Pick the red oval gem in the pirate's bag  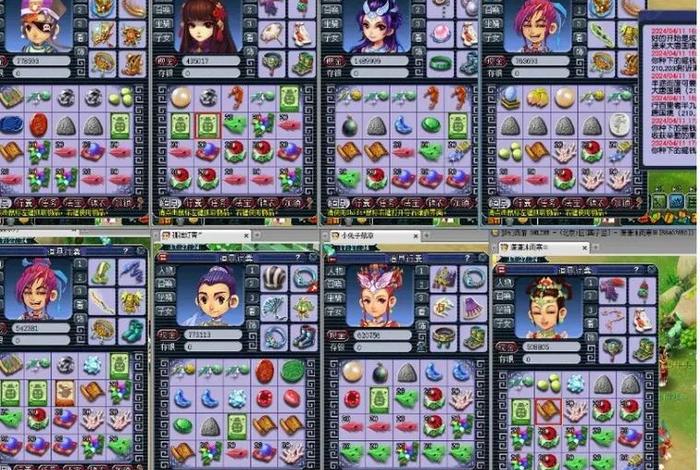[x=38, y=125]
